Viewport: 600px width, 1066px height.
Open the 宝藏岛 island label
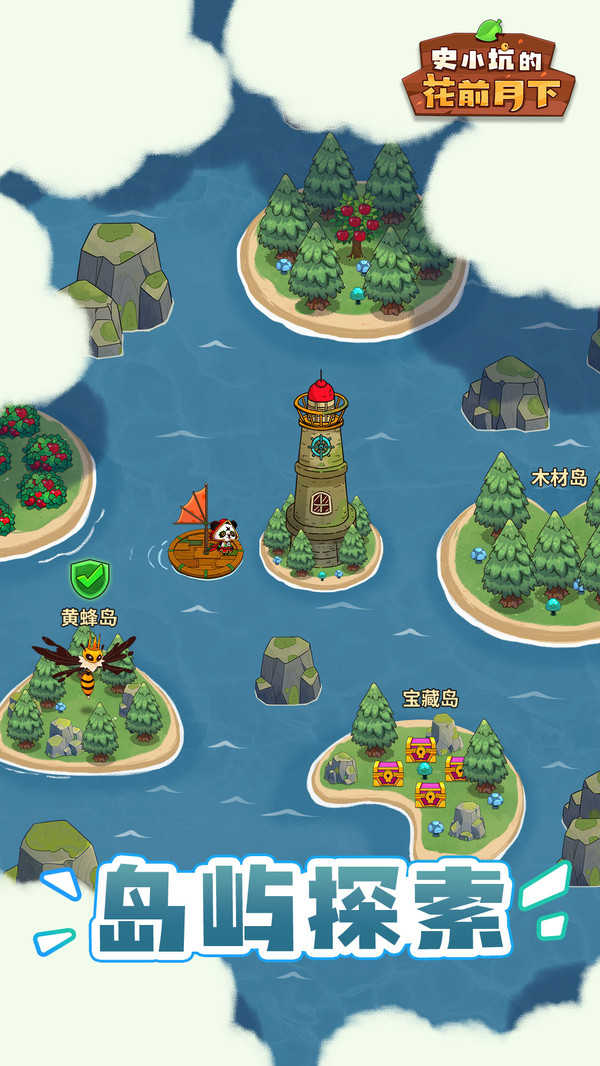431,698
